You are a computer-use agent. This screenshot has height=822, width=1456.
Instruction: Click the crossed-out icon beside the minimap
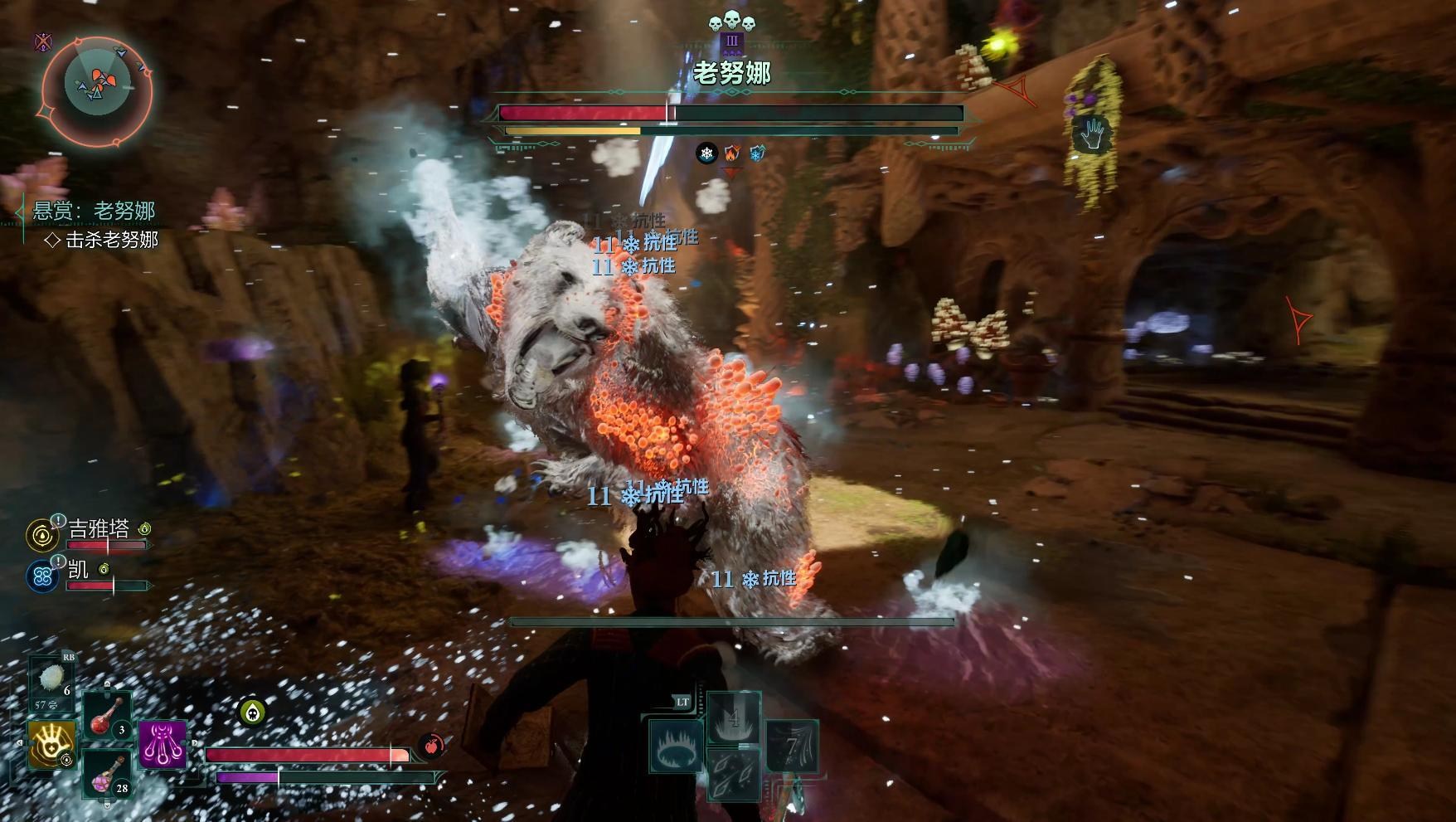[42, 41]
